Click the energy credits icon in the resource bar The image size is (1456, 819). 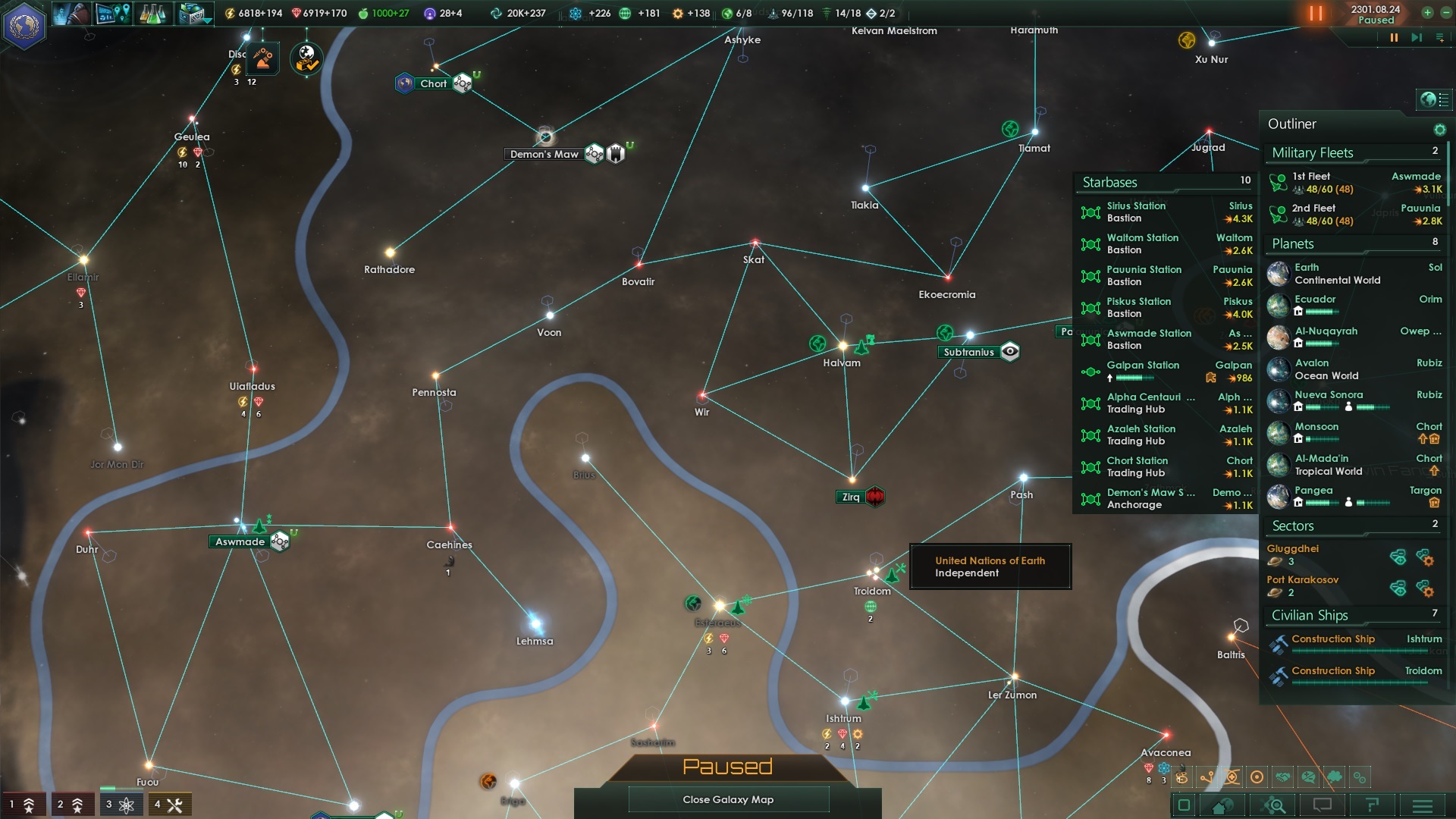[229, 11]
